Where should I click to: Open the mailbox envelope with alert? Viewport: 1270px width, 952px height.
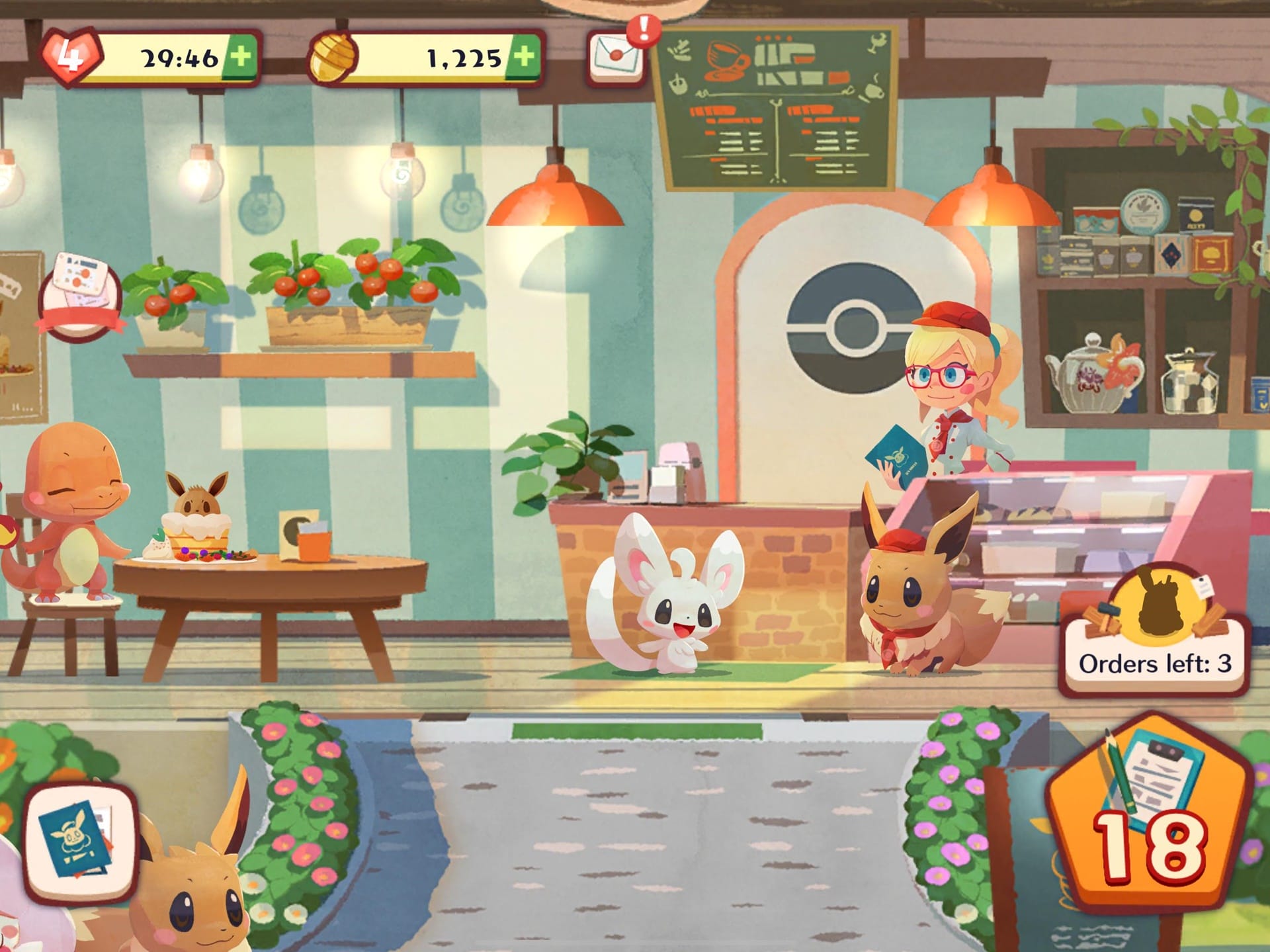pos(616,56)
